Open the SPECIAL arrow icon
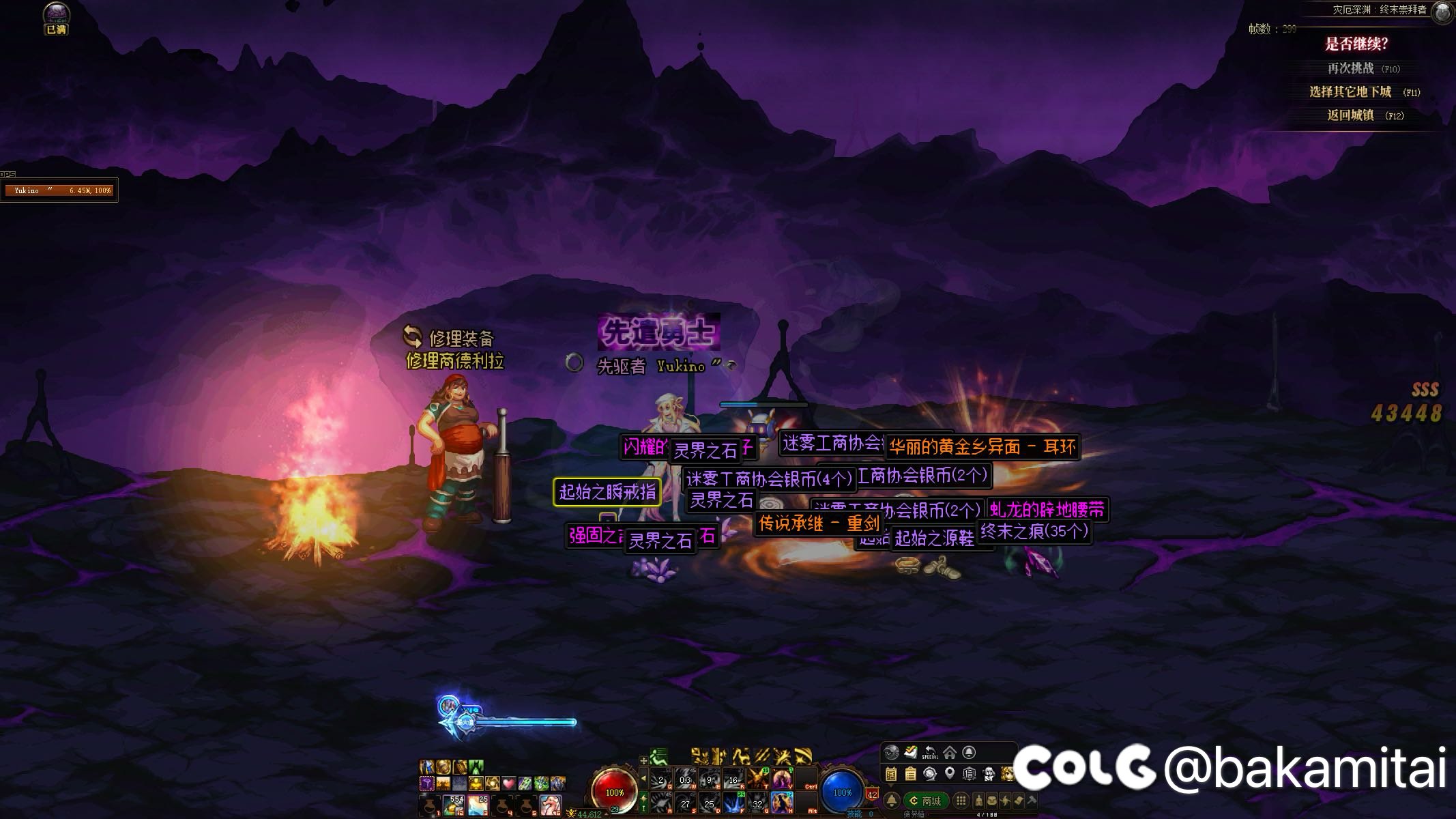 tap(930, 752)
